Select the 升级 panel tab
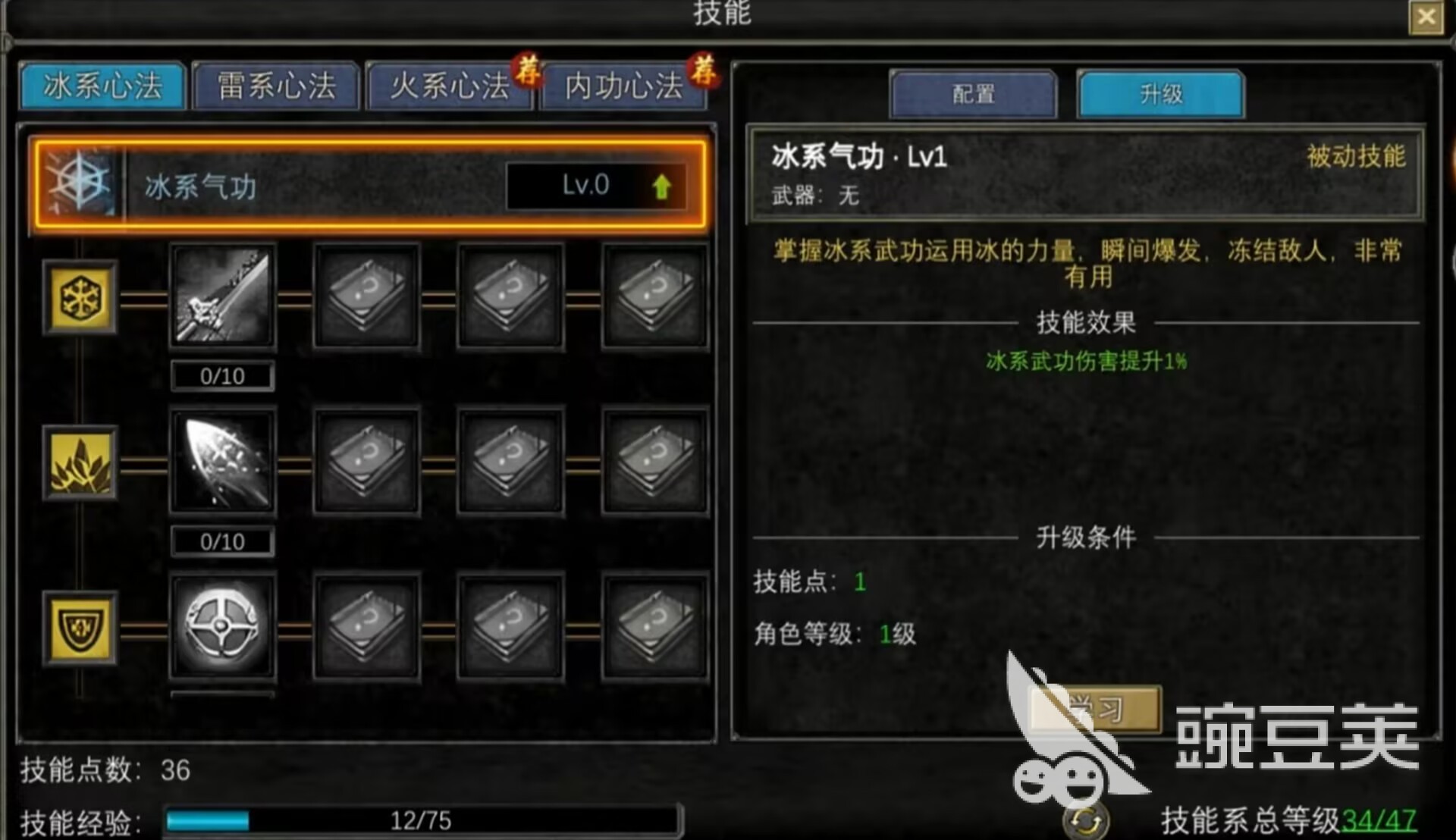The width and height of the screenshot is (1456, 840). (1160, 93)
